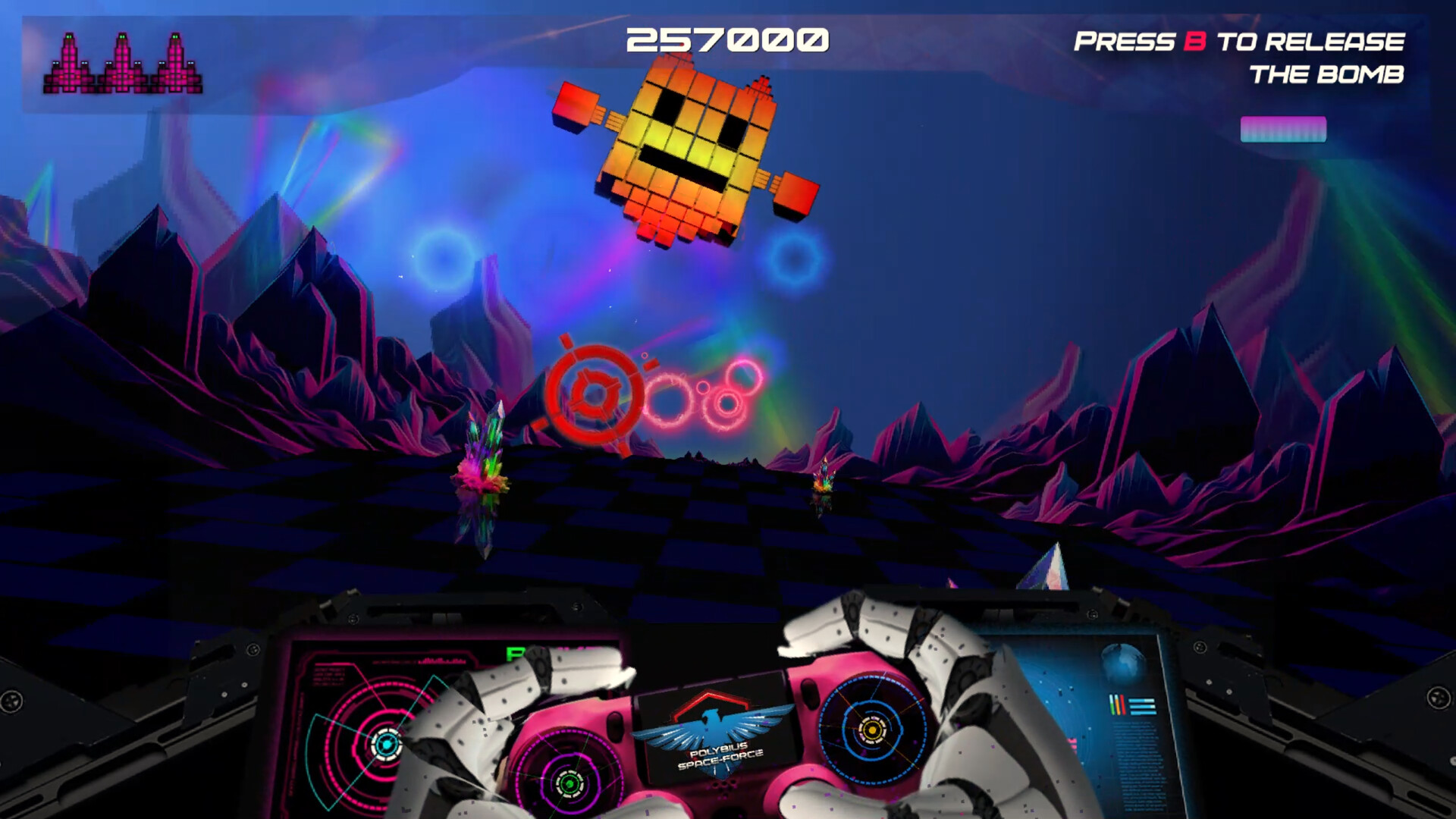Viewport: 1456px width, 819px height.
Task: Select the score display reading 257000
Action: [728, 39]
